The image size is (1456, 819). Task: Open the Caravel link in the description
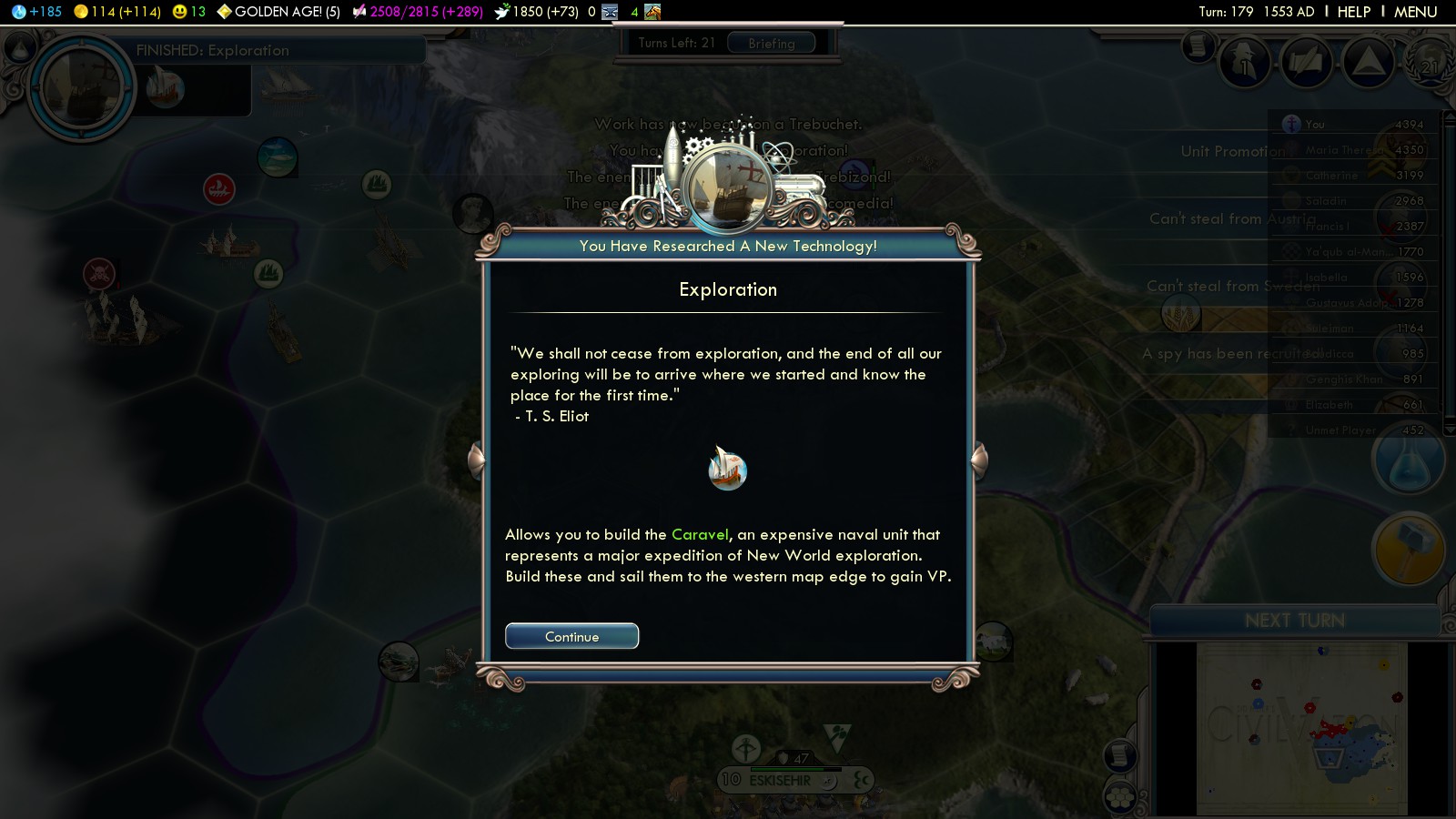pyautogui.click(x=700, y=534)
